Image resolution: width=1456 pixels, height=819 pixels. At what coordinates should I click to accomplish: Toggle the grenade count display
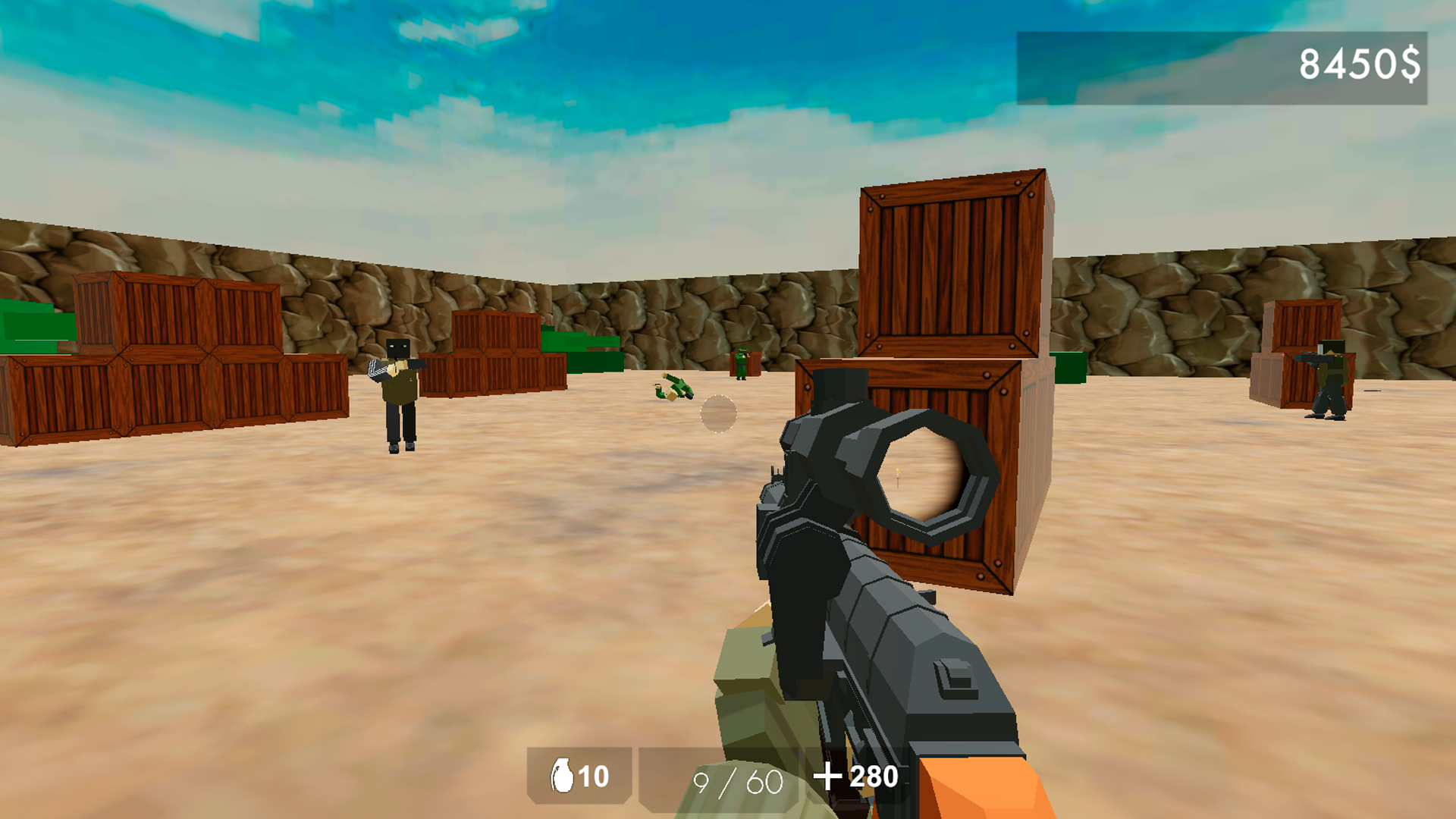593,777
